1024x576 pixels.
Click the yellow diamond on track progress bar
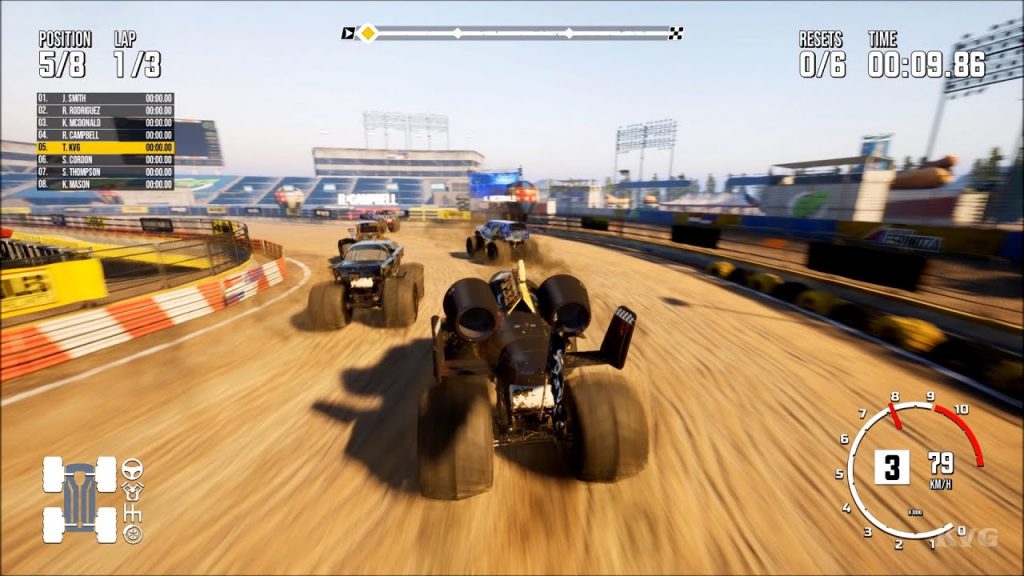pos(368,33)
